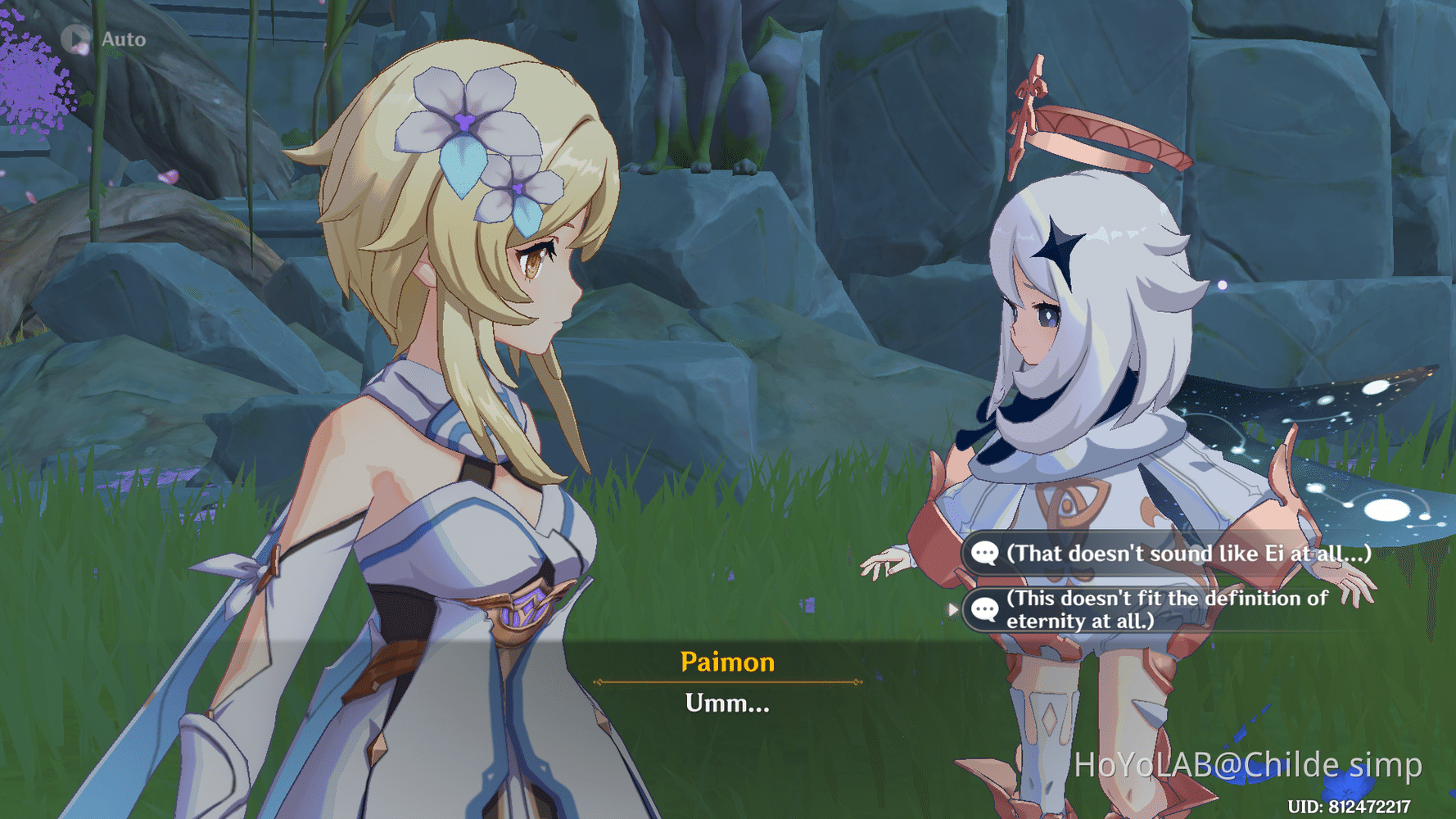This screenshot has height=819, width=1456.
Task: Toggle auto-advance dialogue mode
Action: coord(98,37)
